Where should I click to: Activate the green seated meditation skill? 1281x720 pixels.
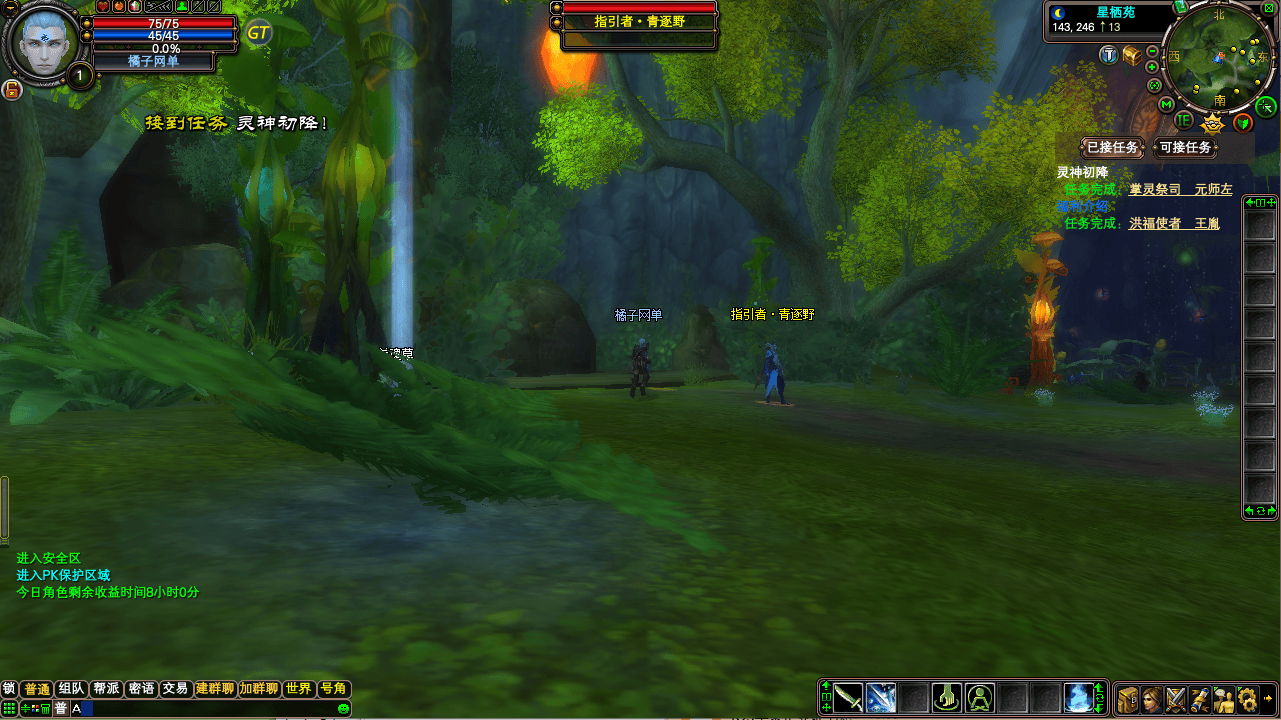979,697
